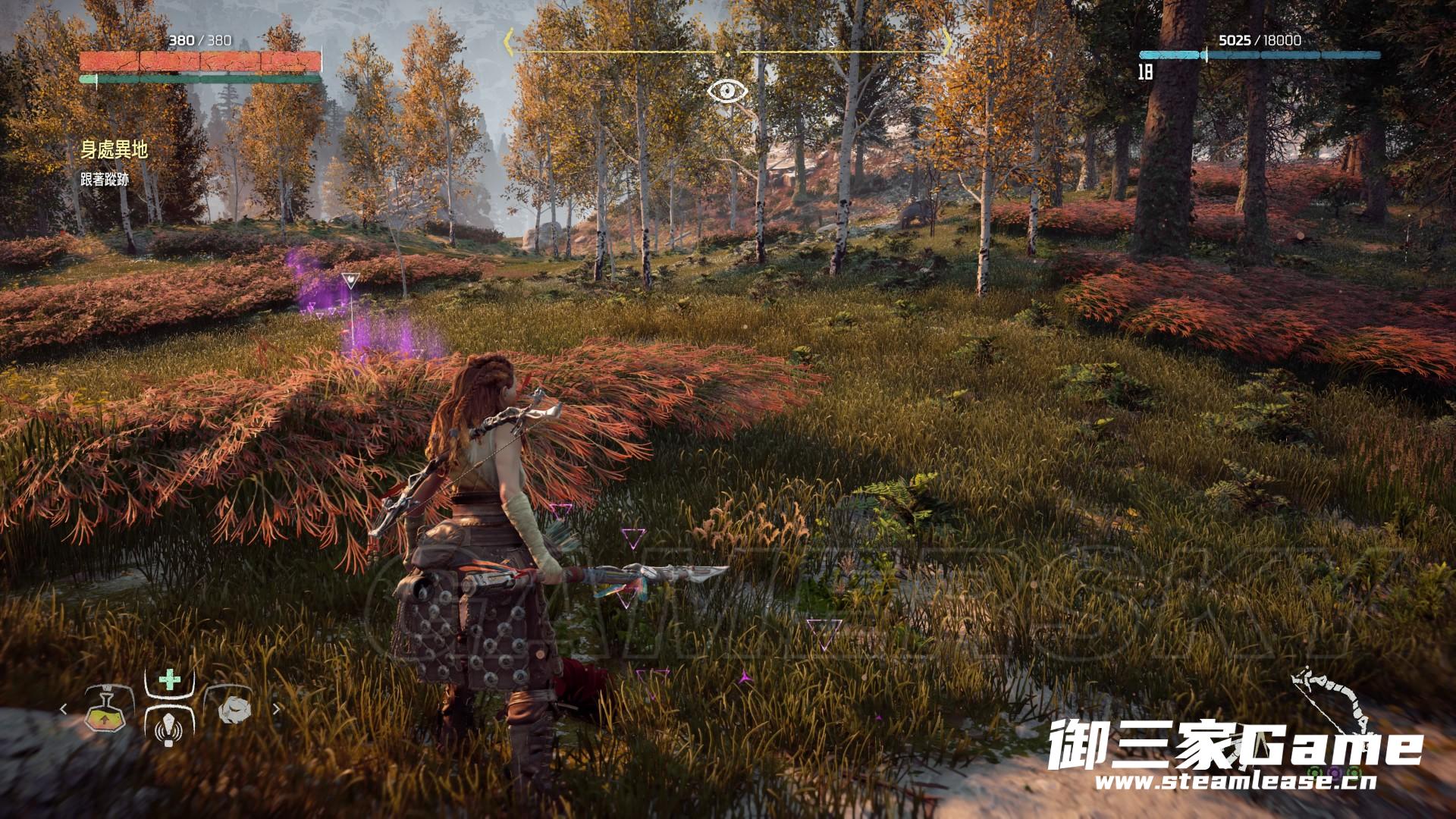
Task: Cycle tools with the right arrow
Action: click(276, 710)
